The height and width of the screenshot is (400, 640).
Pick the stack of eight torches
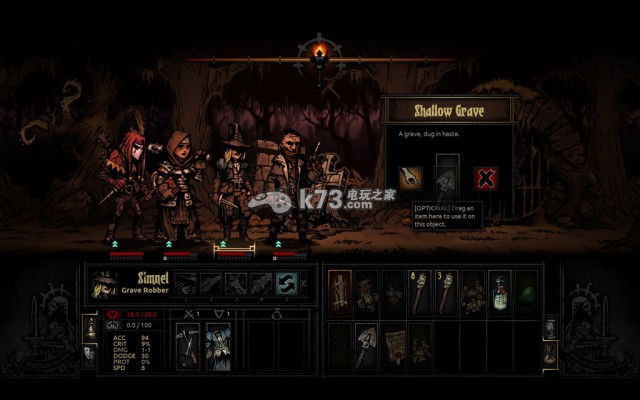pos(420,290)
